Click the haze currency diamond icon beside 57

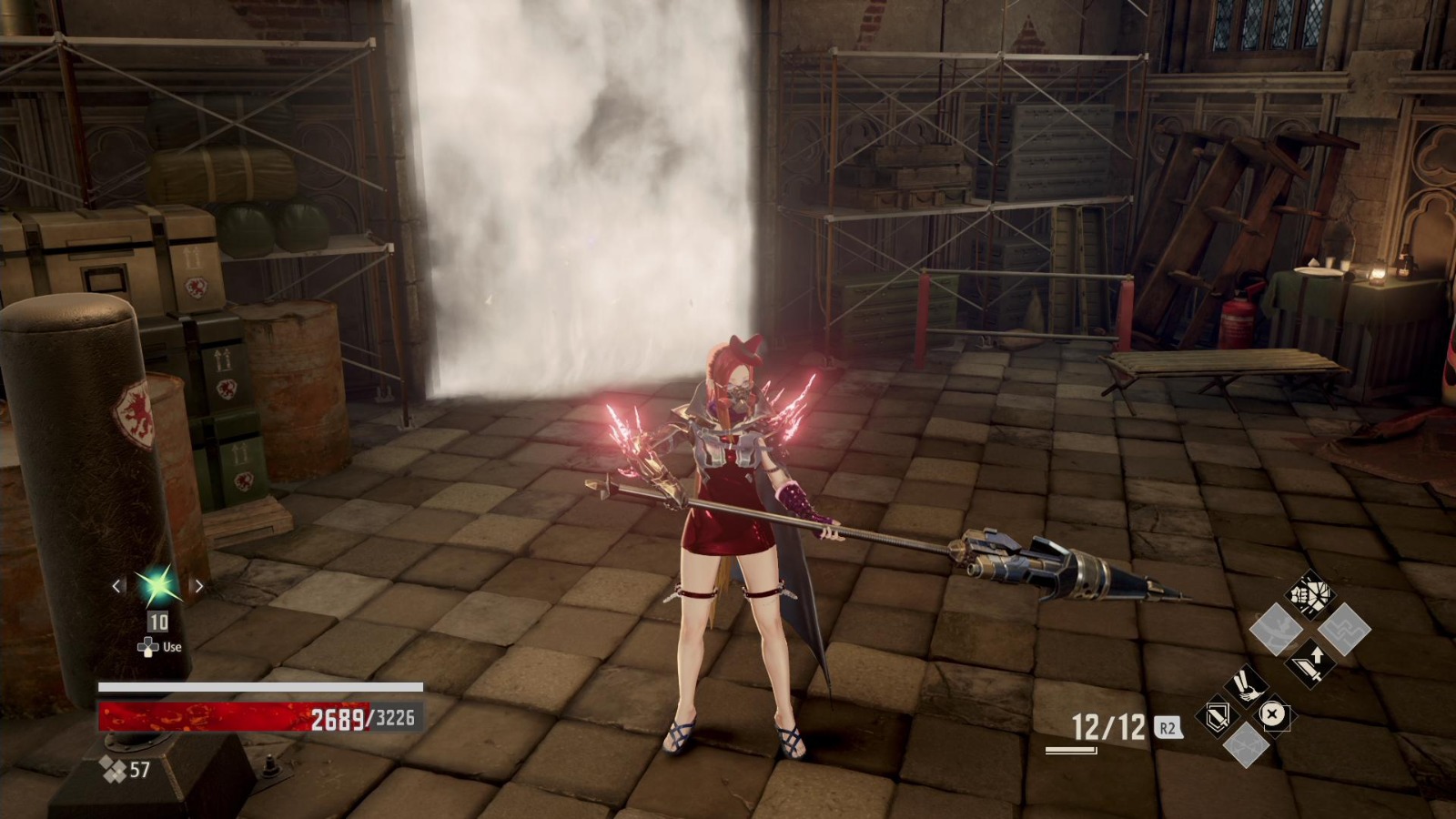(113, 769)
